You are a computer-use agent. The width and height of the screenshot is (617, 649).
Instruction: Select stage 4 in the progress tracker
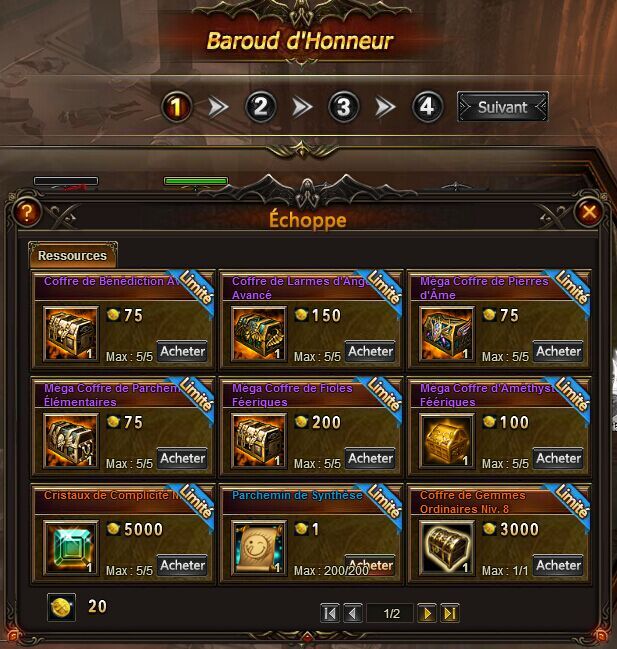(x=427, y=107)
